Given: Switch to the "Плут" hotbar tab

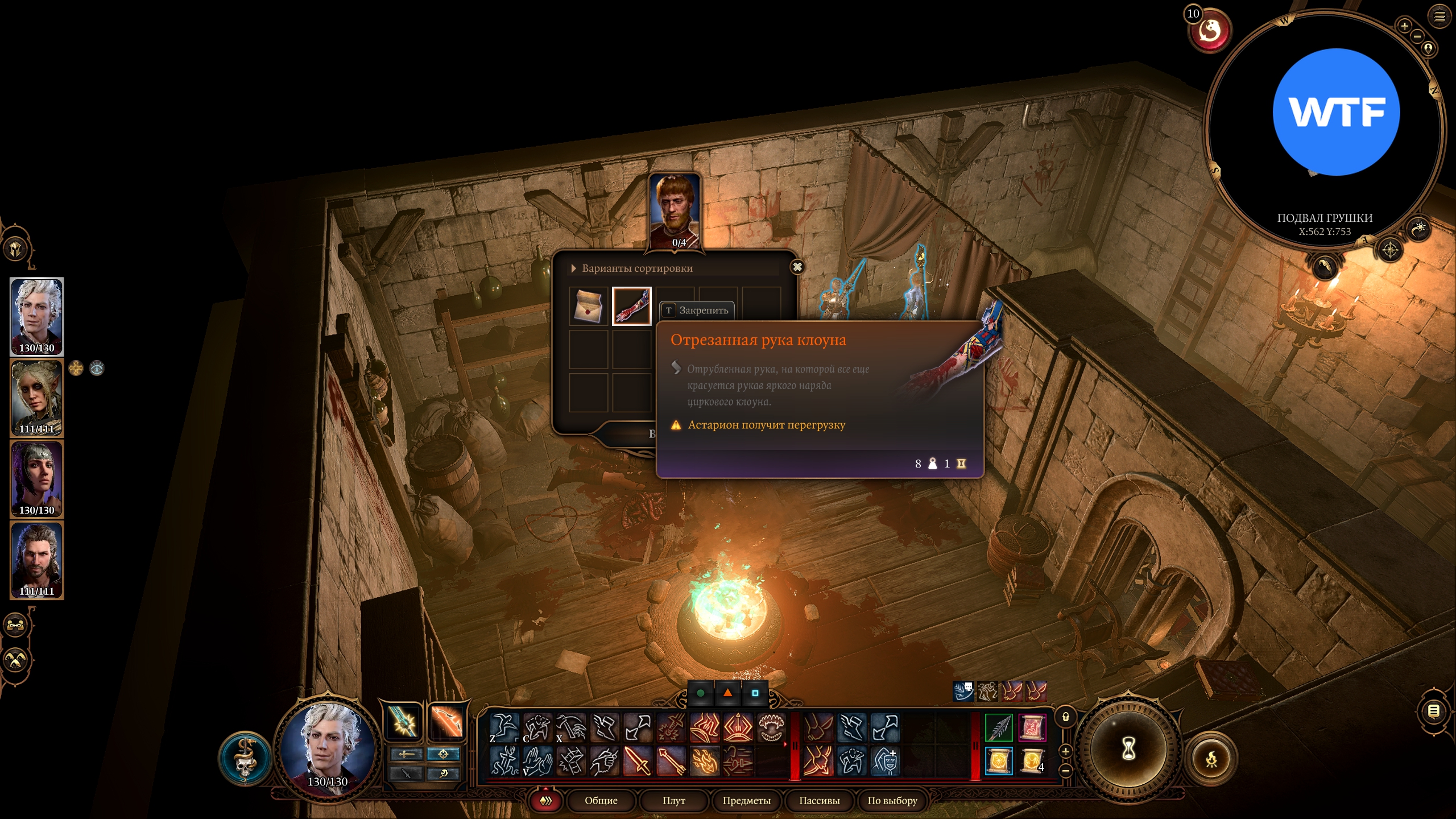Looking at the screenshot, I should 673,801.
